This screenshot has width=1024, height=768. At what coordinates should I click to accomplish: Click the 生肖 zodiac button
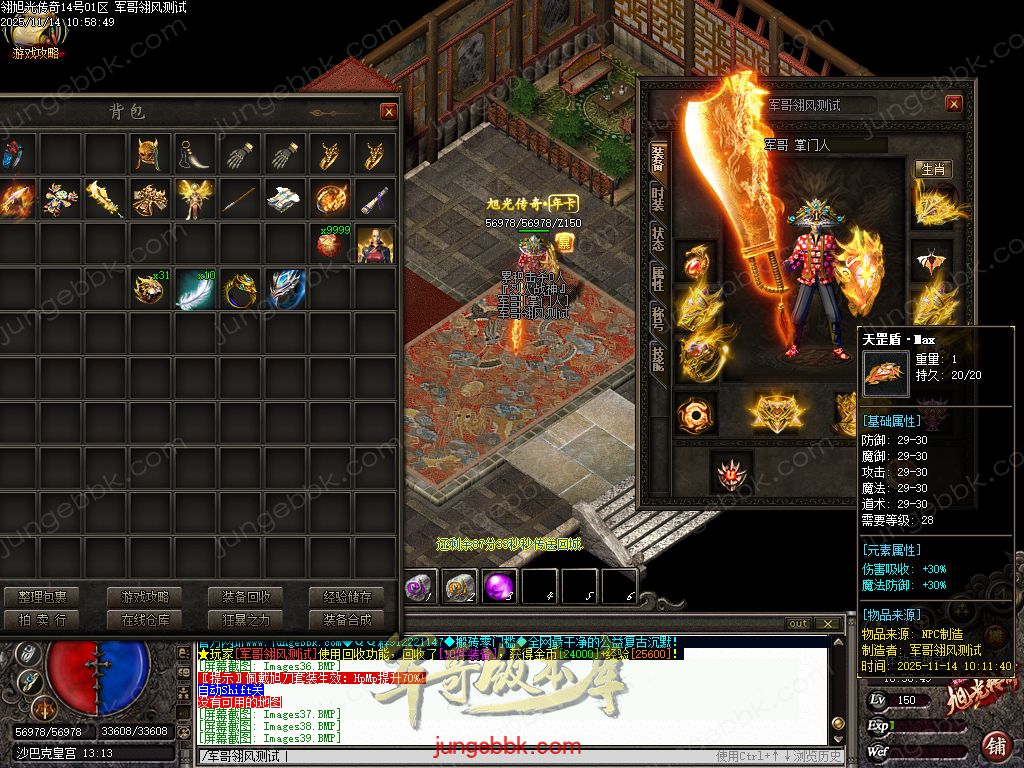click(933, 169)
